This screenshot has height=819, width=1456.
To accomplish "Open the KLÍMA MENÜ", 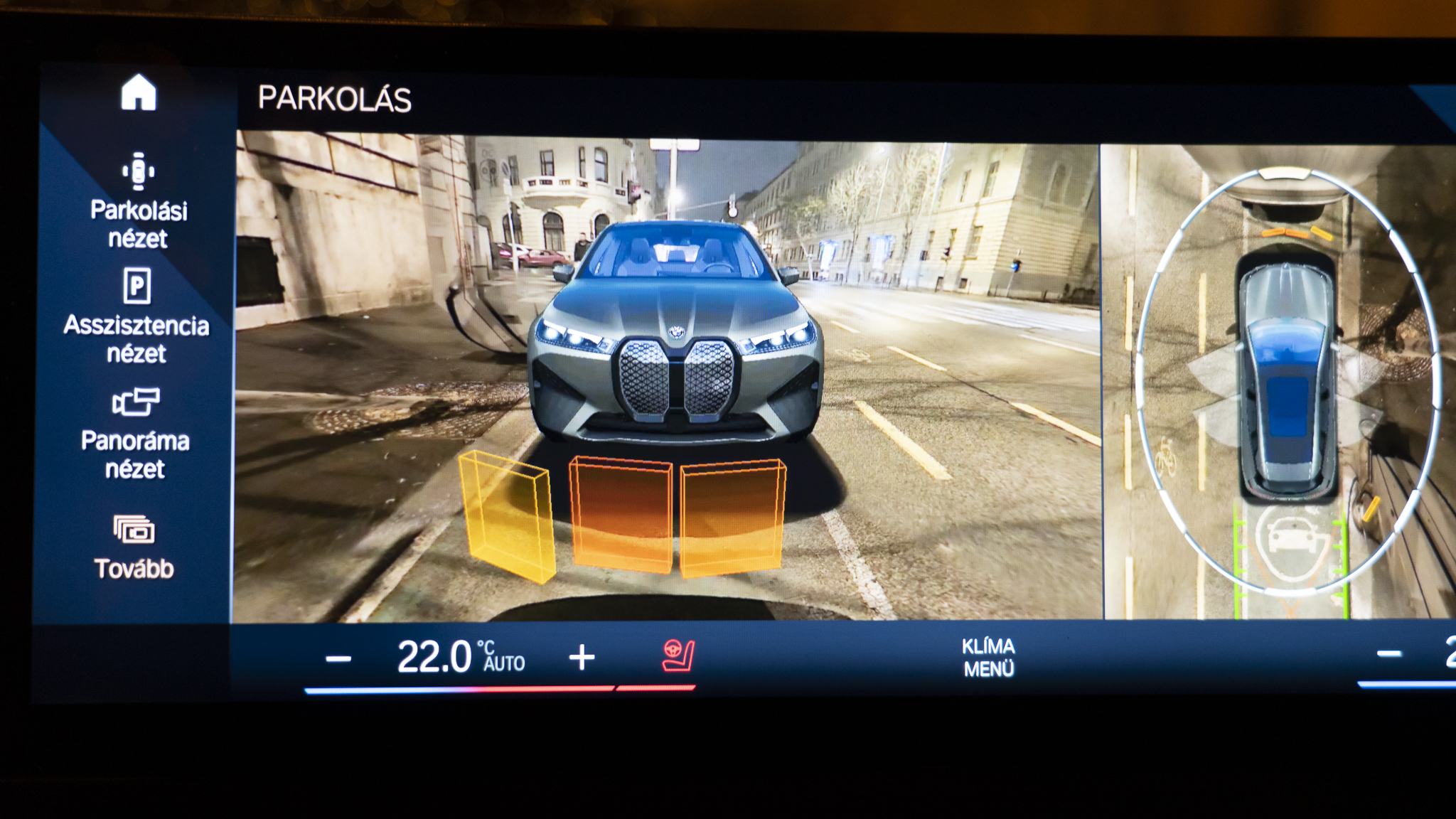I will click(988, 657).
